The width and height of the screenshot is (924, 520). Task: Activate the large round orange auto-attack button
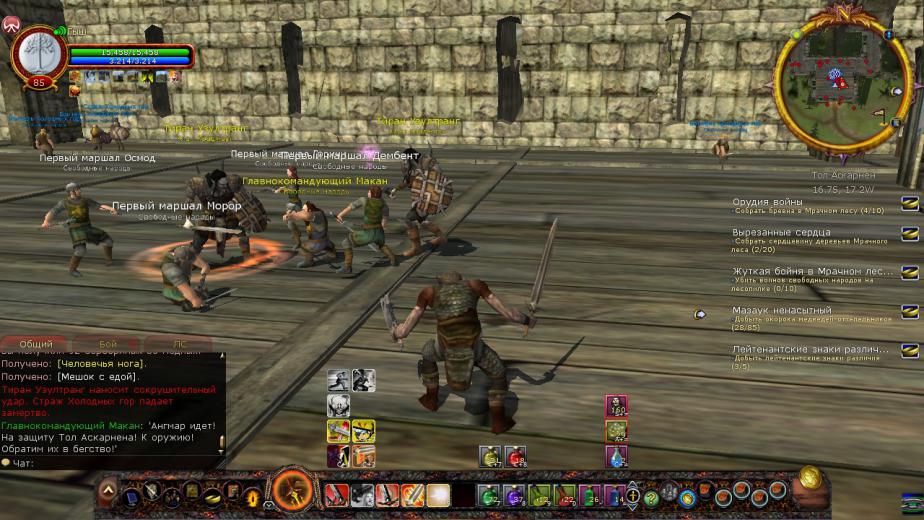(x=292, y=492)
